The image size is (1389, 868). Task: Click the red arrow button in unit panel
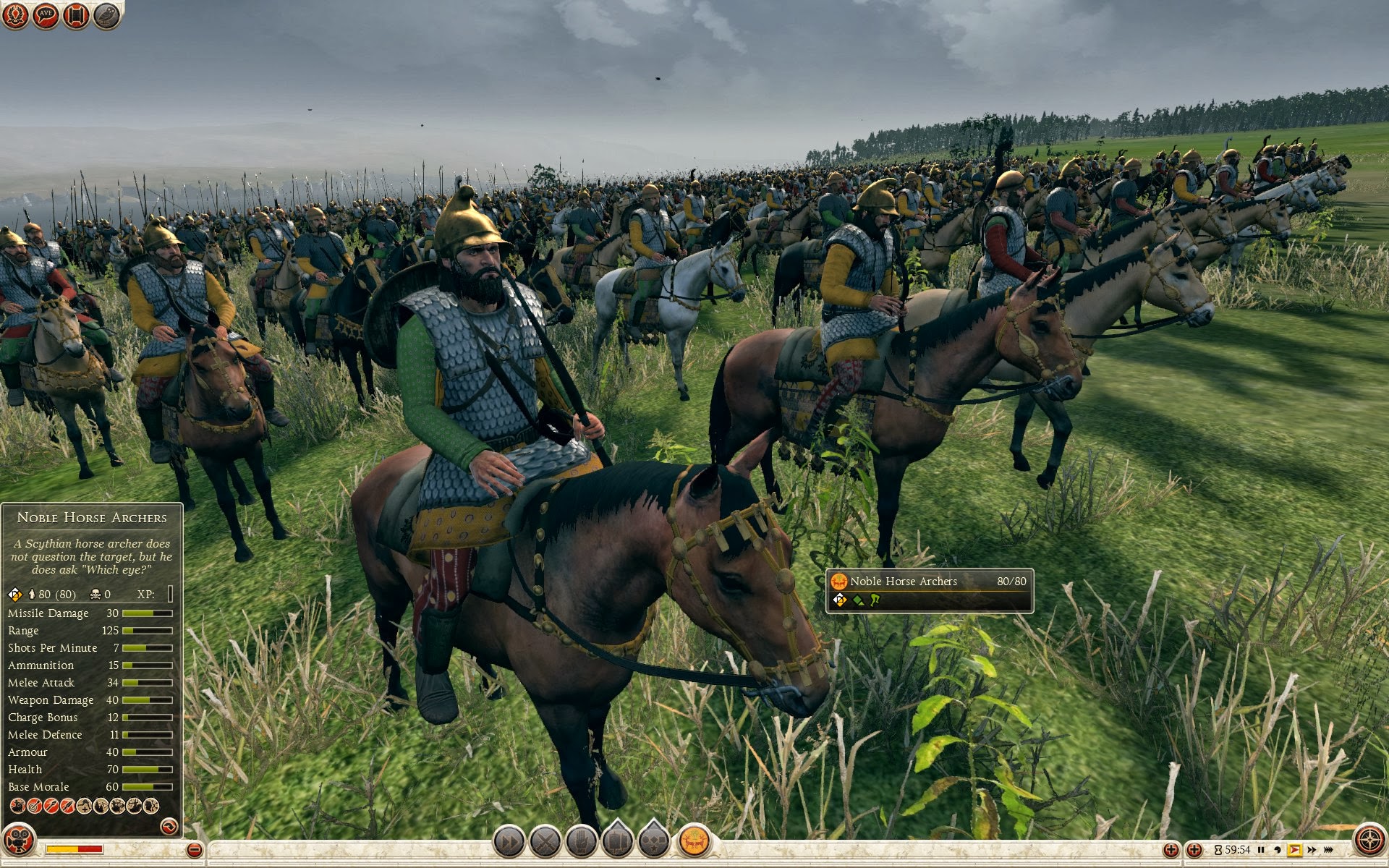[169, 825]
